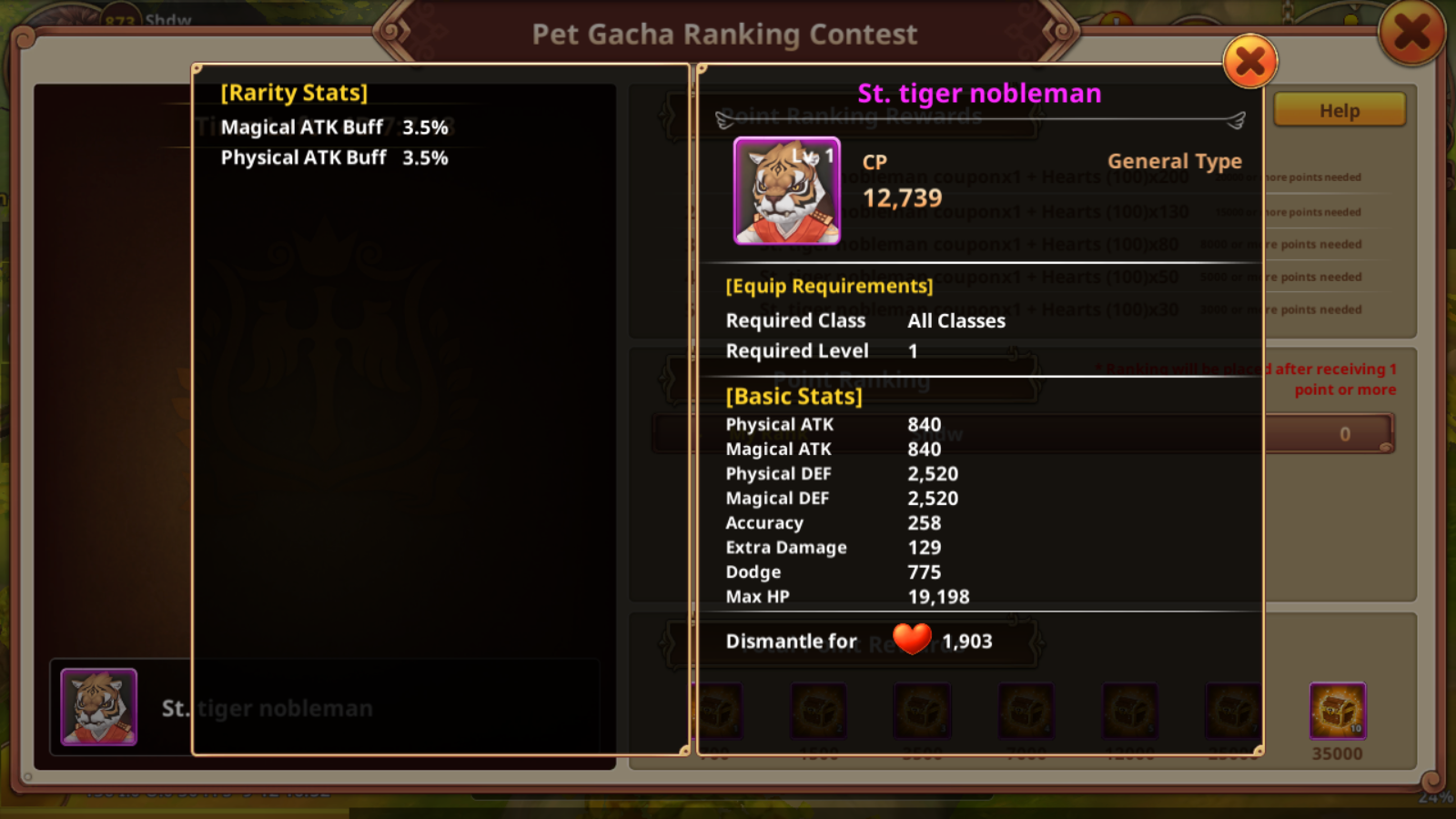Close the St. tiger nobleman details popup
This screenshot has width=1456, height=819.
point(1250,62)
